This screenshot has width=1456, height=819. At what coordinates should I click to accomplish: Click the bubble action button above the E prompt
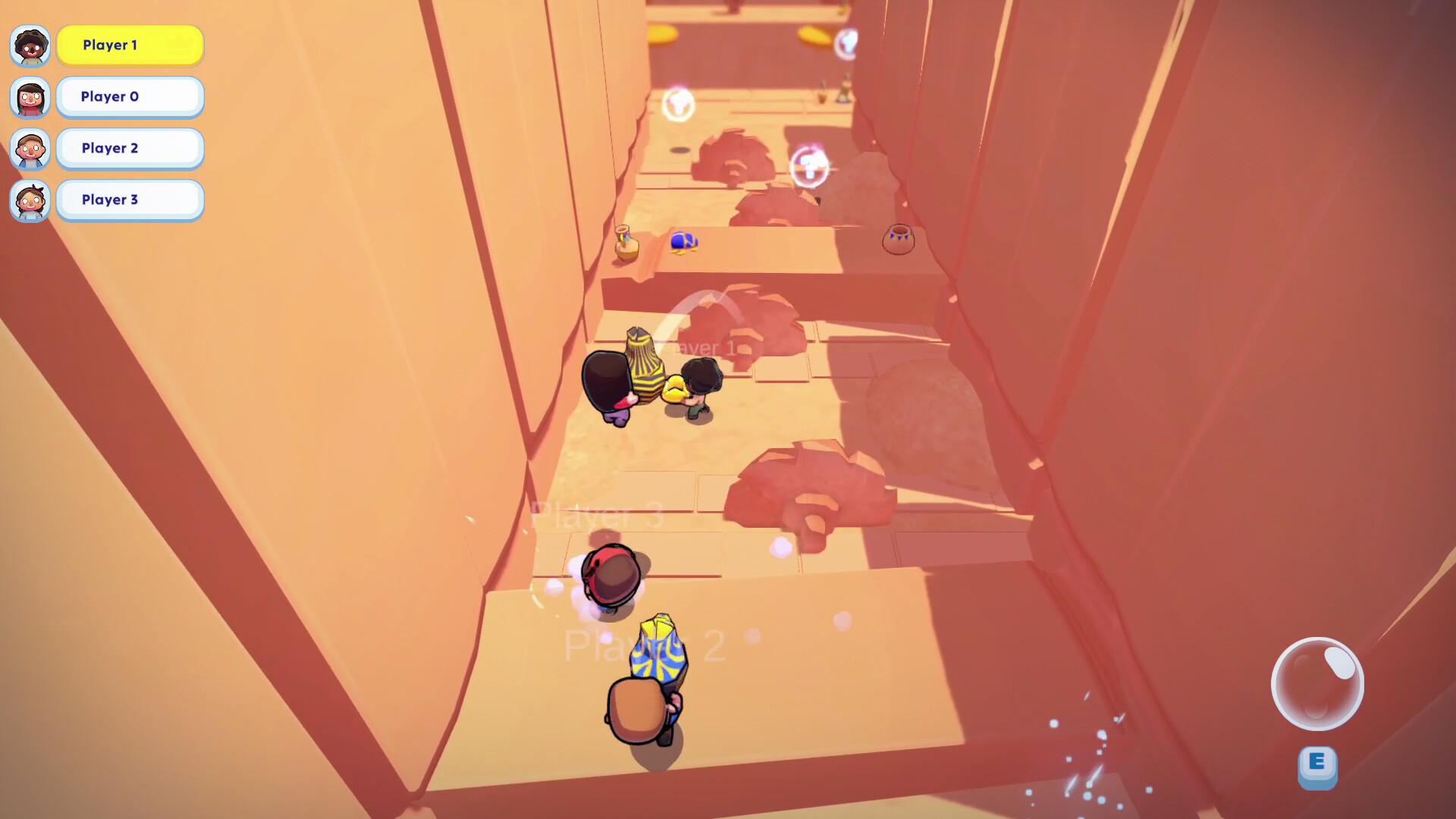[1317, 683]
